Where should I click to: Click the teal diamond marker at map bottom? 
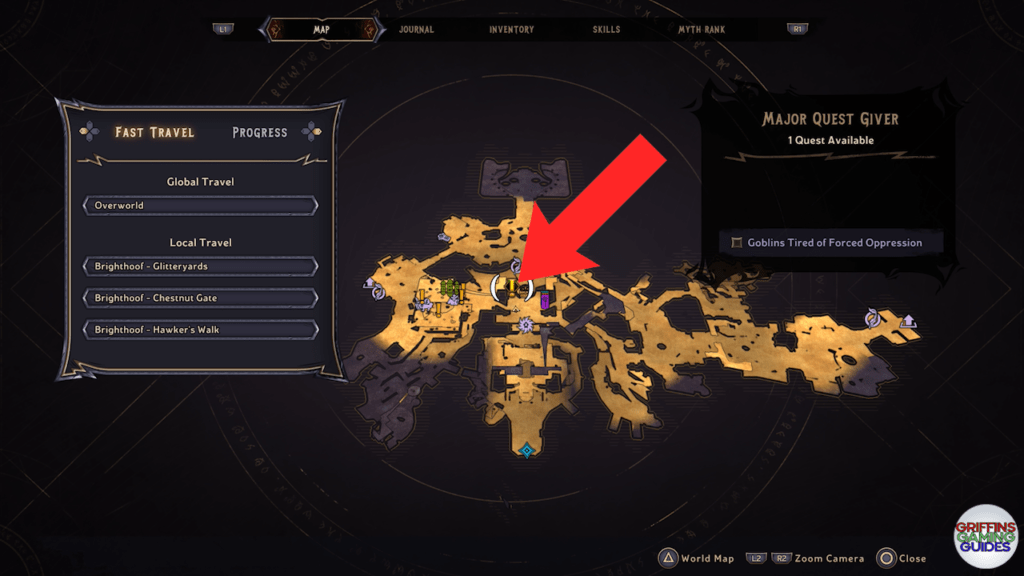[527, 451]
